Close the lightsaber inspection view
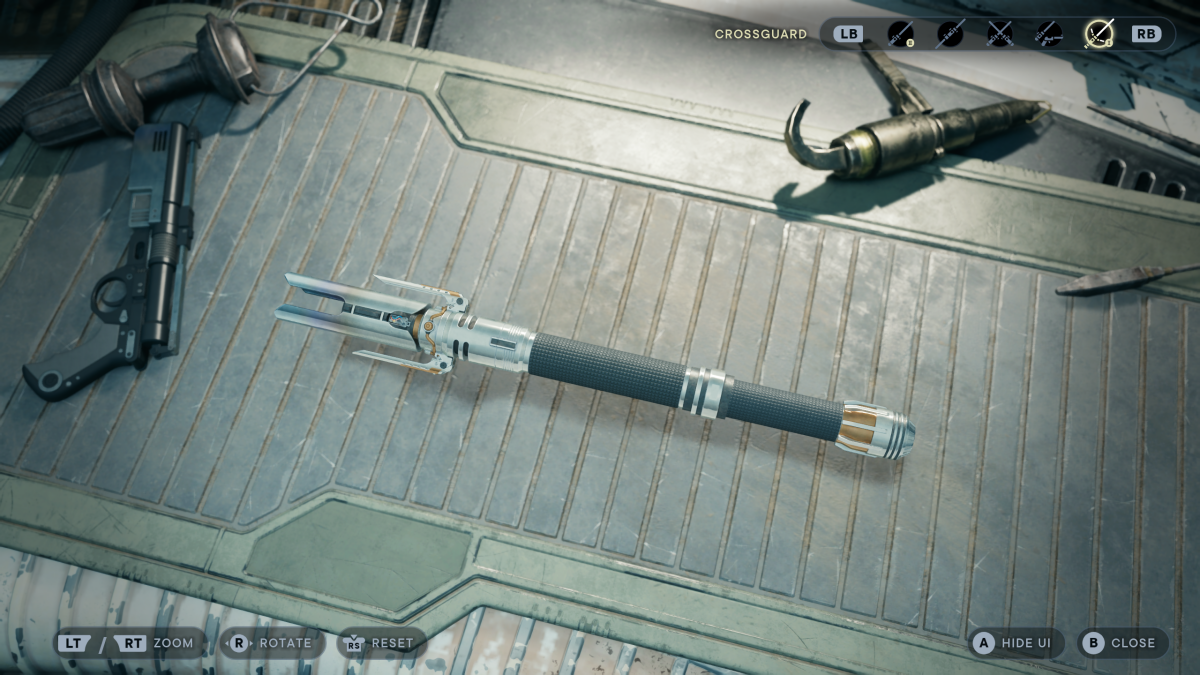 (1120, 643)
